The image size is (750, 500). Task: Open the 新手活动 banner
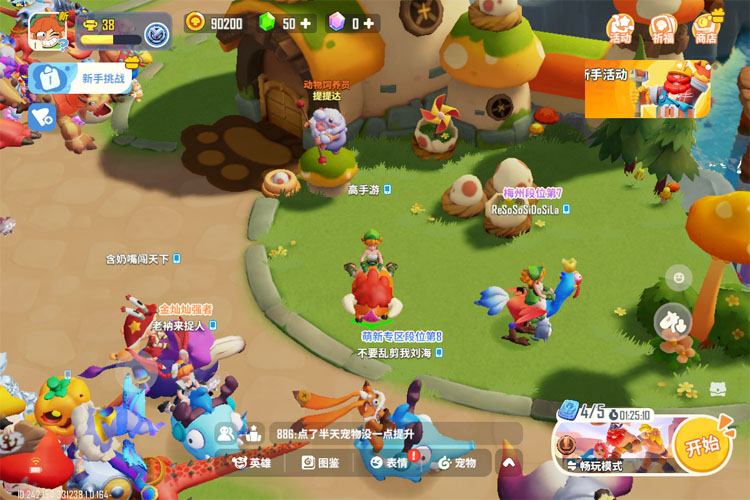650,88
